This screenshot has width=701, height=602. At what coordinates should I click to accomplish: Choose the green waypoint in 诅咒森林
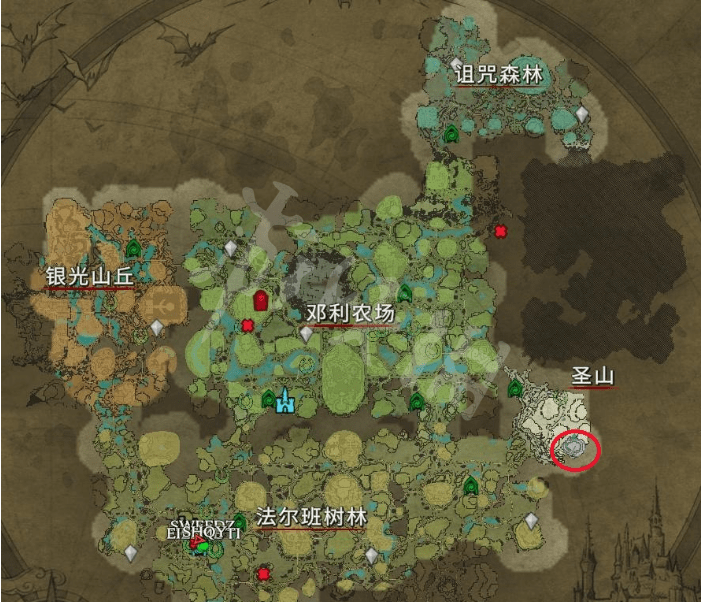(451, 132)
